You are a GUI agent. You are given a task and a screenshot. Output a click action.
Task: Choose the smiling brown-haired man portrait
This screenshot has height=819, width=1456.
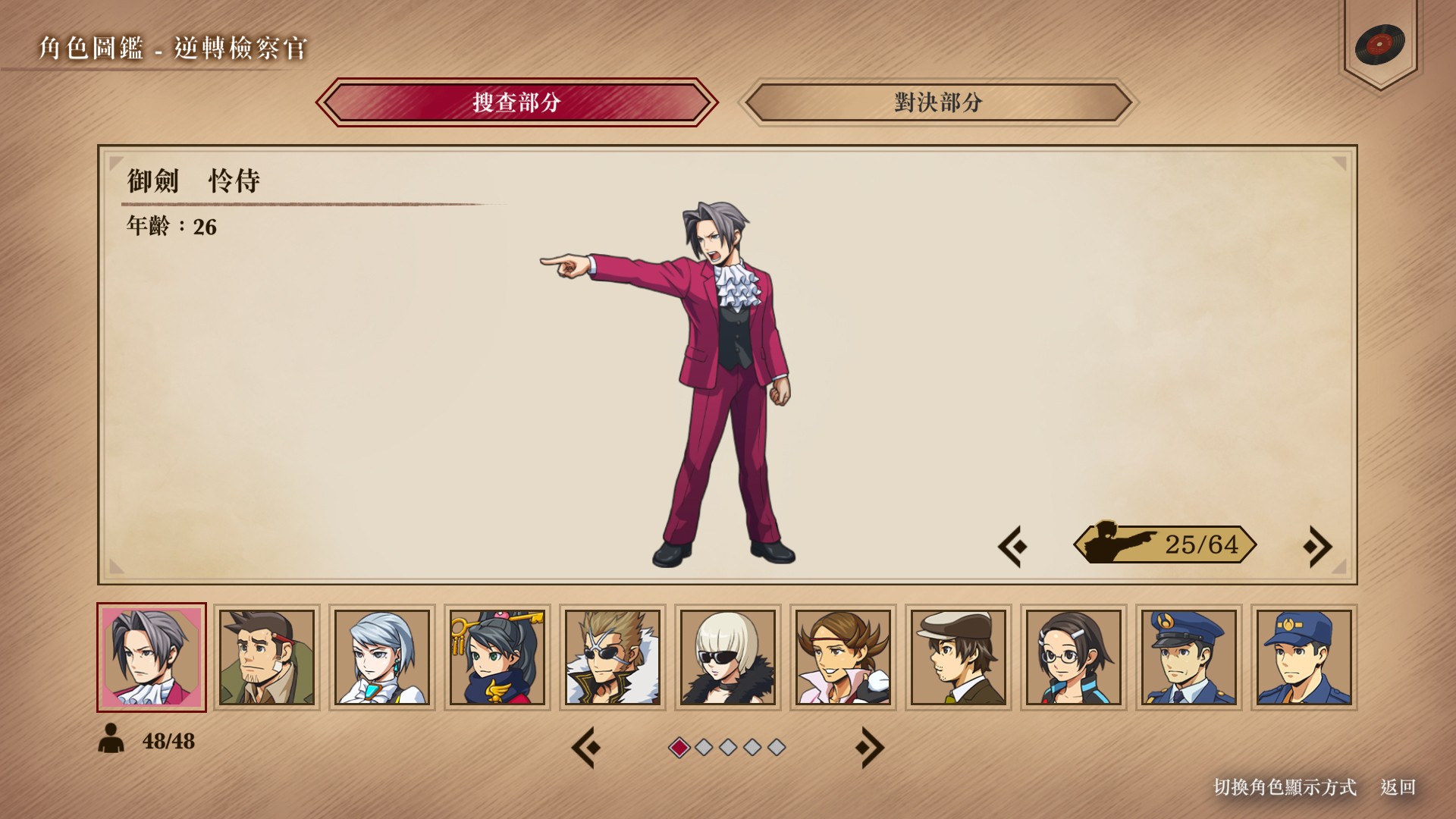843,657
